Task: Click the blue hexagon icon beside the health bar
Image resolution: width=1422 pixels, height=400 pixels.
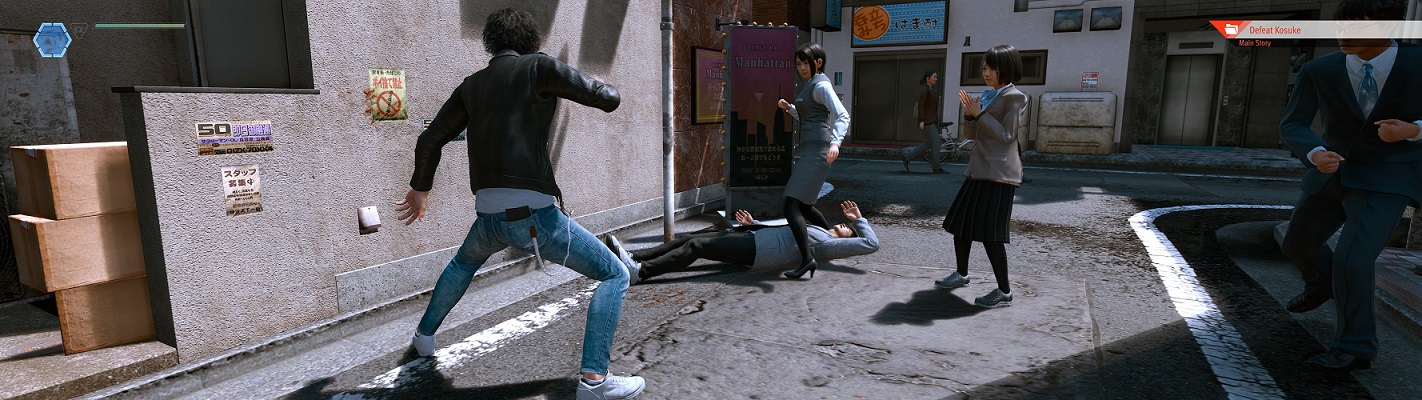Action: coord(52,40)
